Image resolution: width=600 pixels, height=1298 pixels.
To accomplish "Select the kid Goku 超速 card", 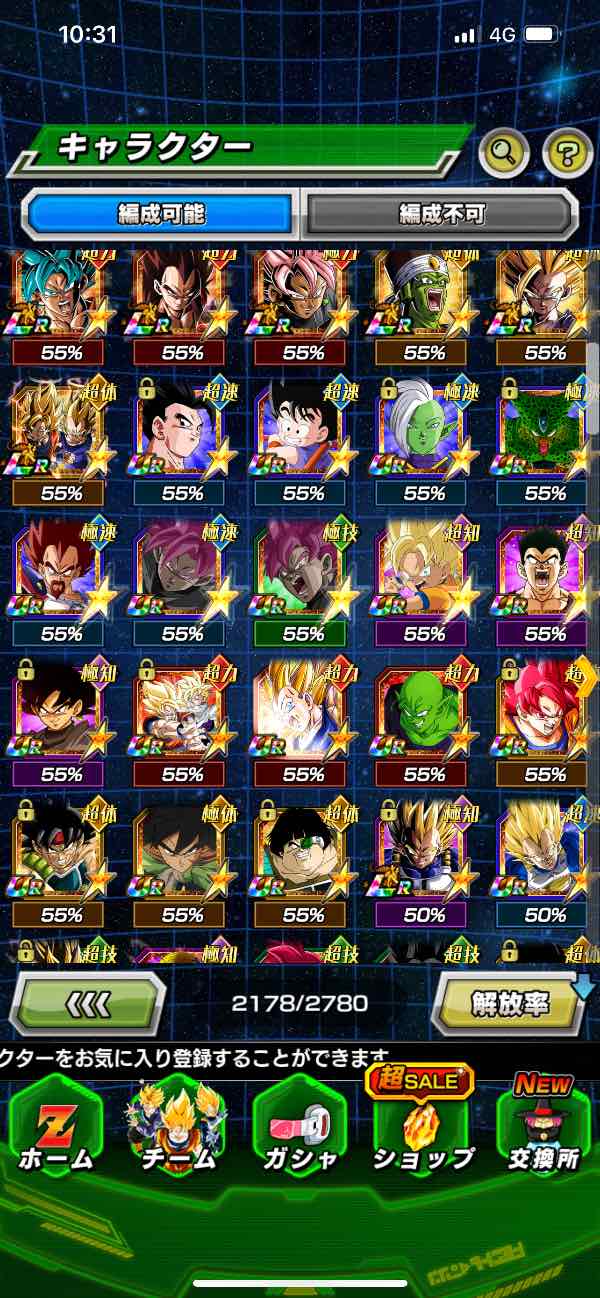I will [x=303, y=431].
